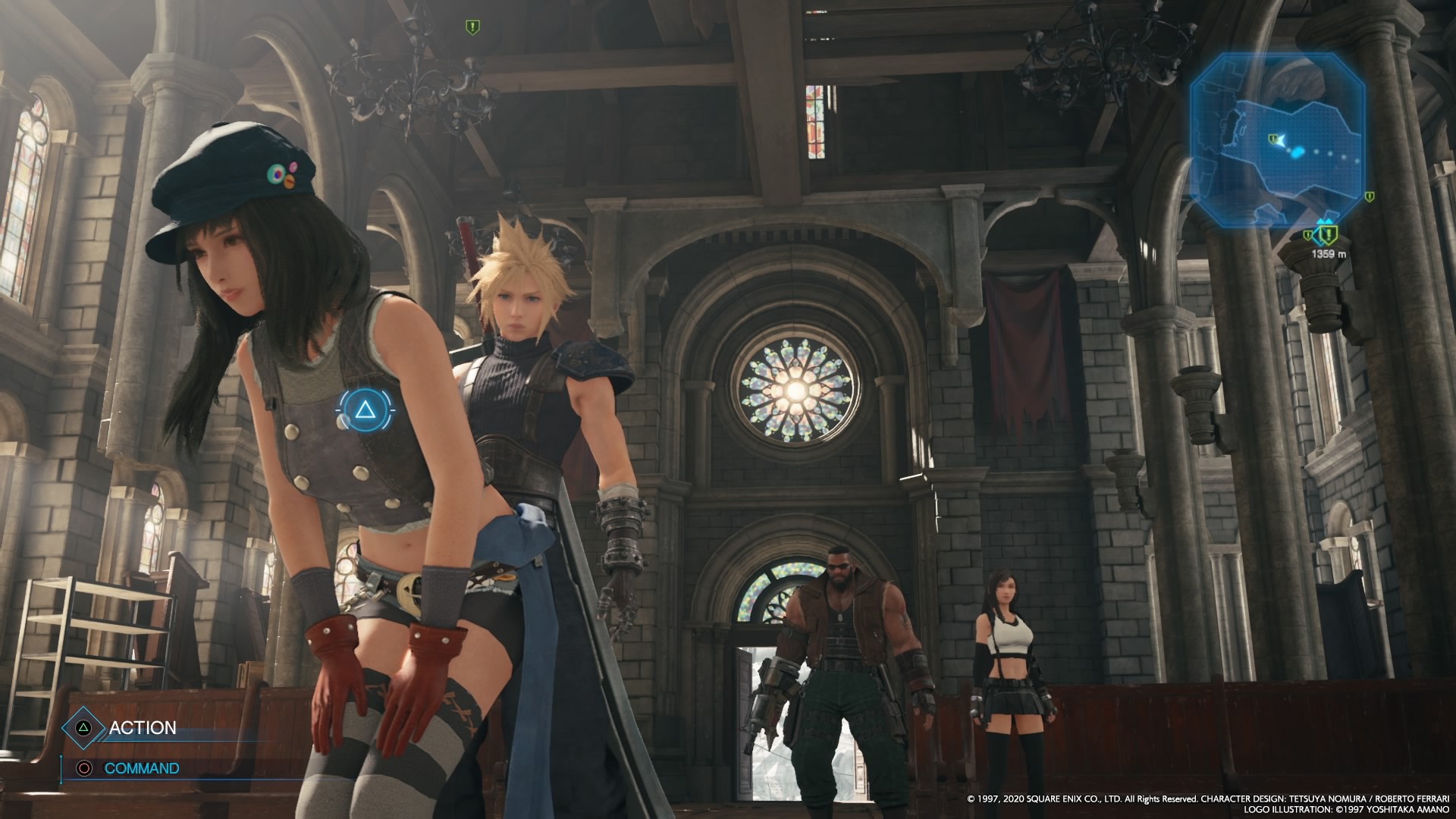Select the player arrow icon on the minimap
This screenshot has width=1456, height=819.
(x=1282, y=140)
